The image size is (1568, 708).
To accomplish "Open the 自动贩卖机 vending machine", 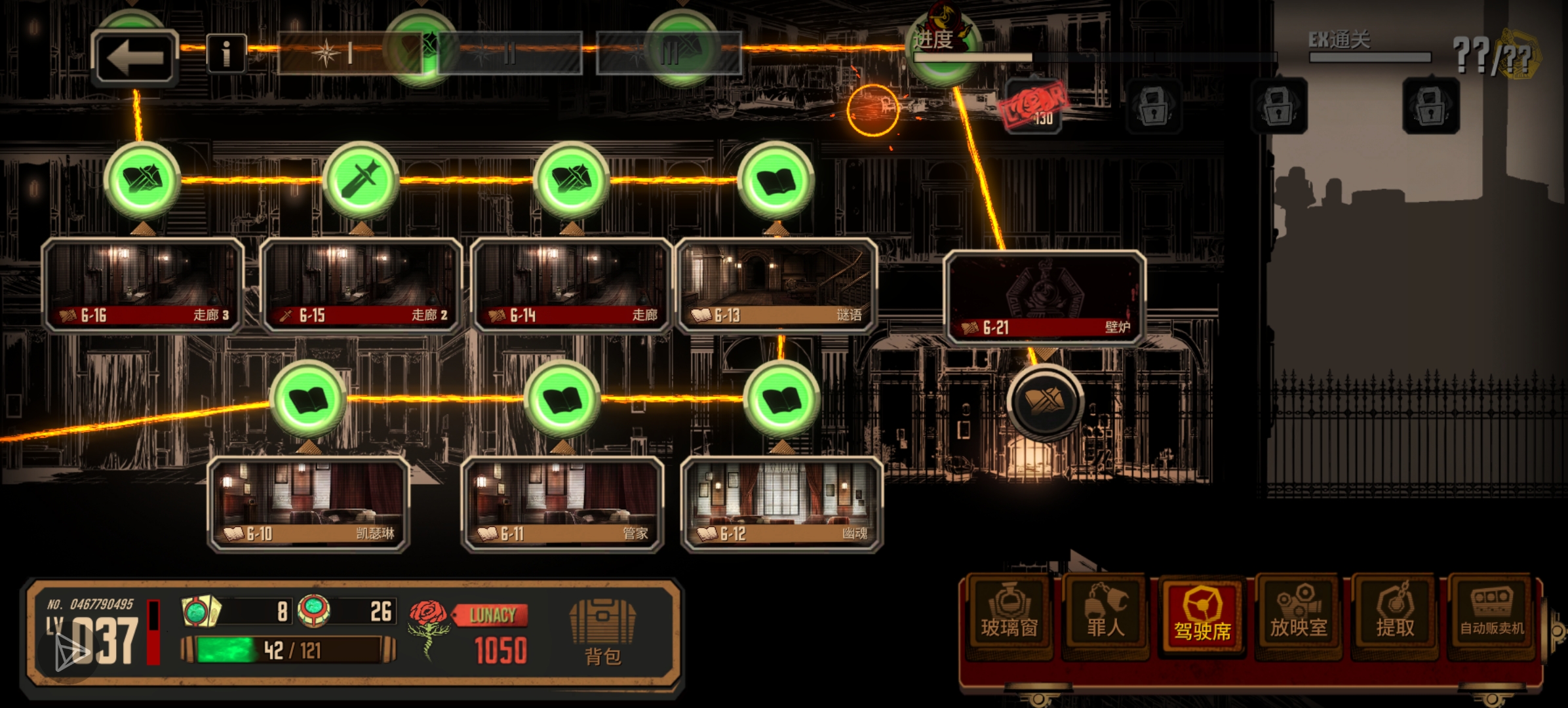I will pyautogui.click(x=1491, y=614).
